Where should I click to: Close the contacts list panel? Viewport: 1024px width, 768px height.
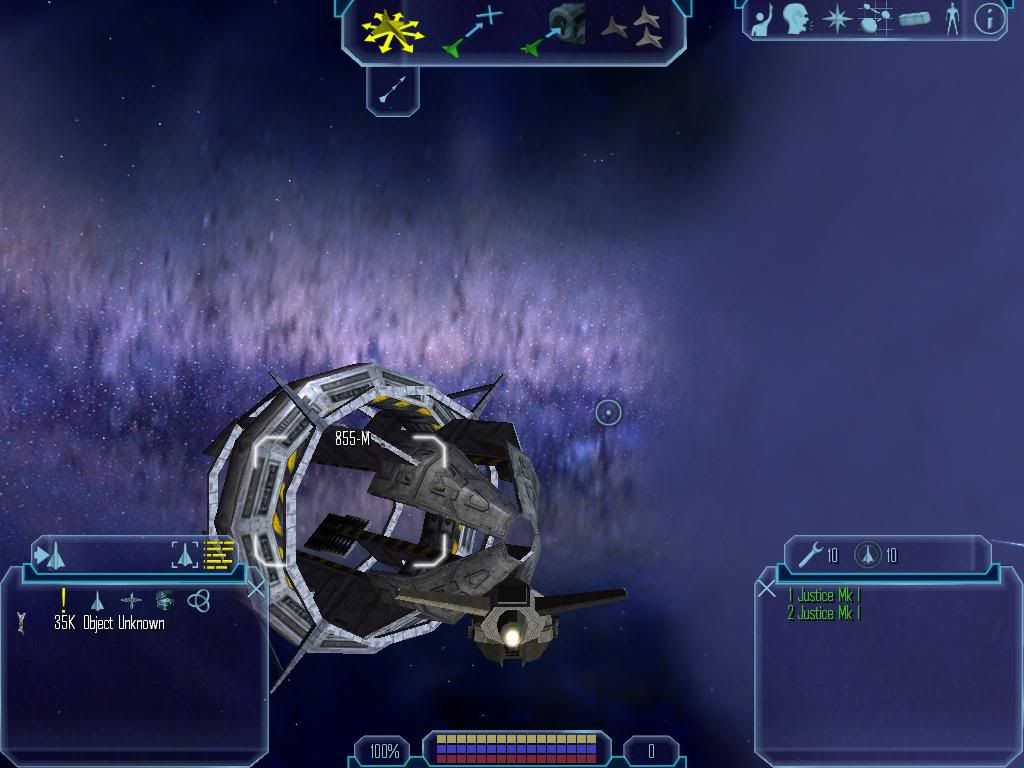(x=256, y=589)
